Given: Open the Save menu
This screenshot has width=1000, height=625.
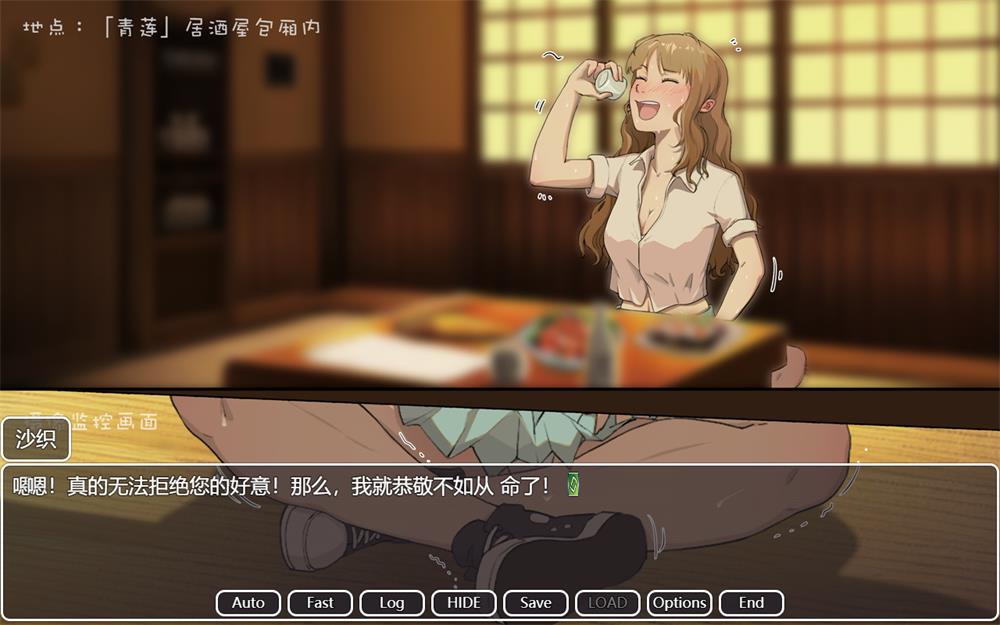Looking at the screenshot, I should [536, 603].
